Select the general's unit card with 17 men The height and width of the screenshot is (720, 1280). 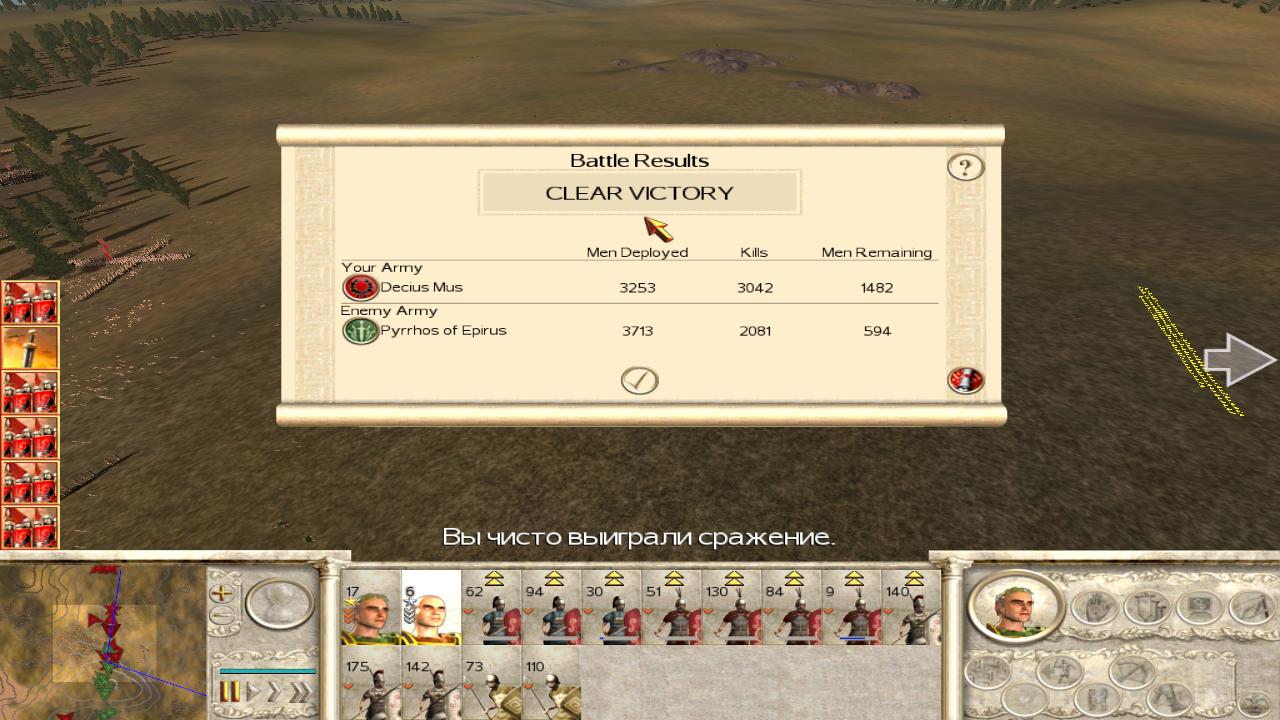[x=371, y=608]
